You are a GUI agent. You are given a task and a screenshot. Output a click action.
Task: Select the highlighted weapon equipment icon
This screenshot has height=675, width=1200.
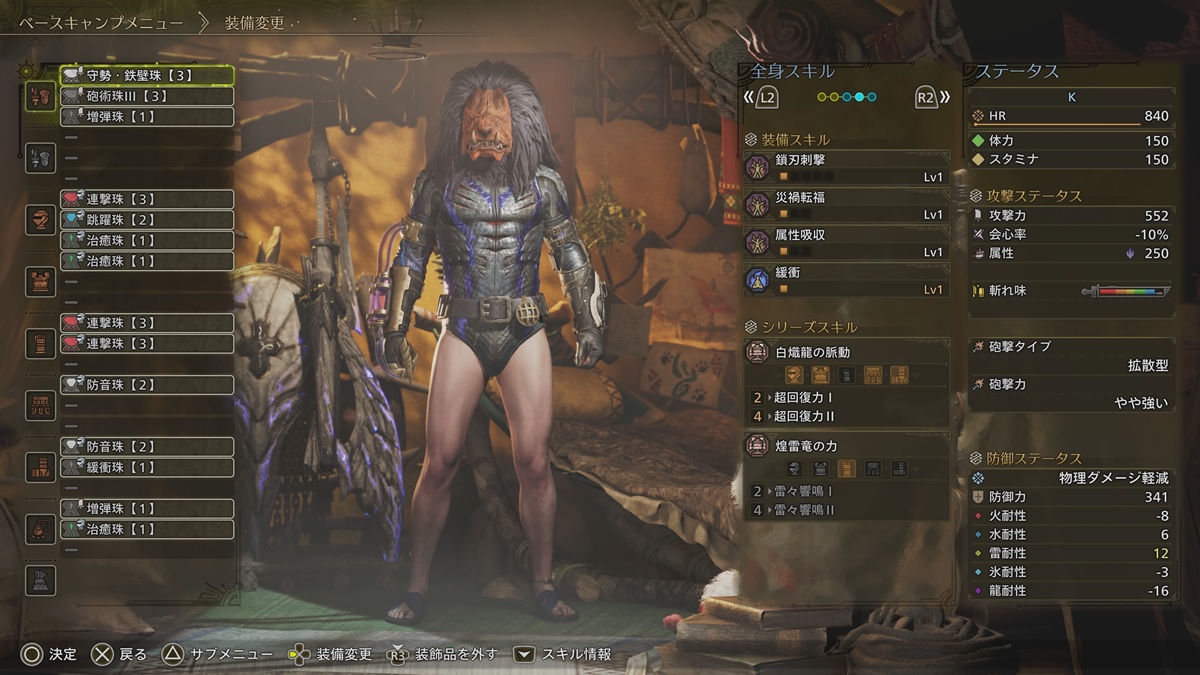pyautogui.click(x=40, y=97)
